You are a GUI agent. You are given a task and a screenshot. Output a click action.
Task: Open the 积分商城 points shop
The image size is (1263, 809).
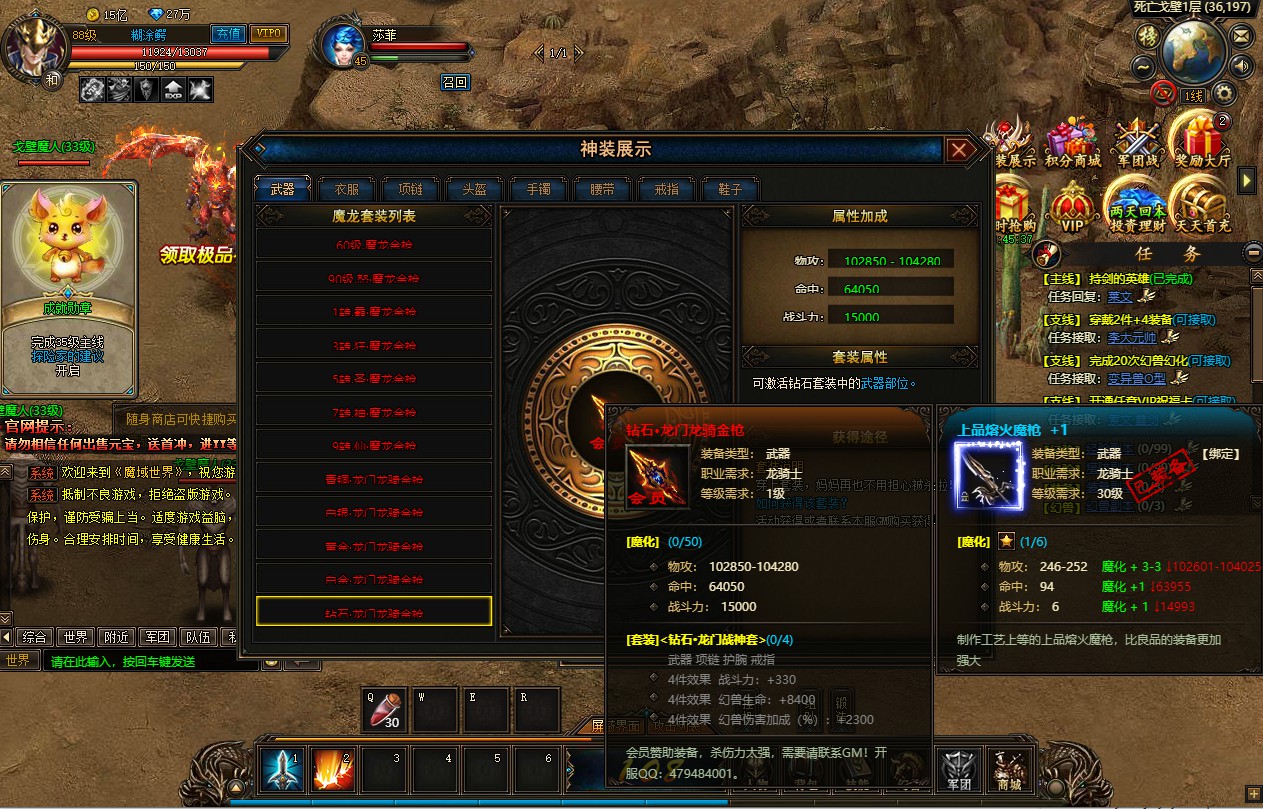click(x=1073, y=143)
